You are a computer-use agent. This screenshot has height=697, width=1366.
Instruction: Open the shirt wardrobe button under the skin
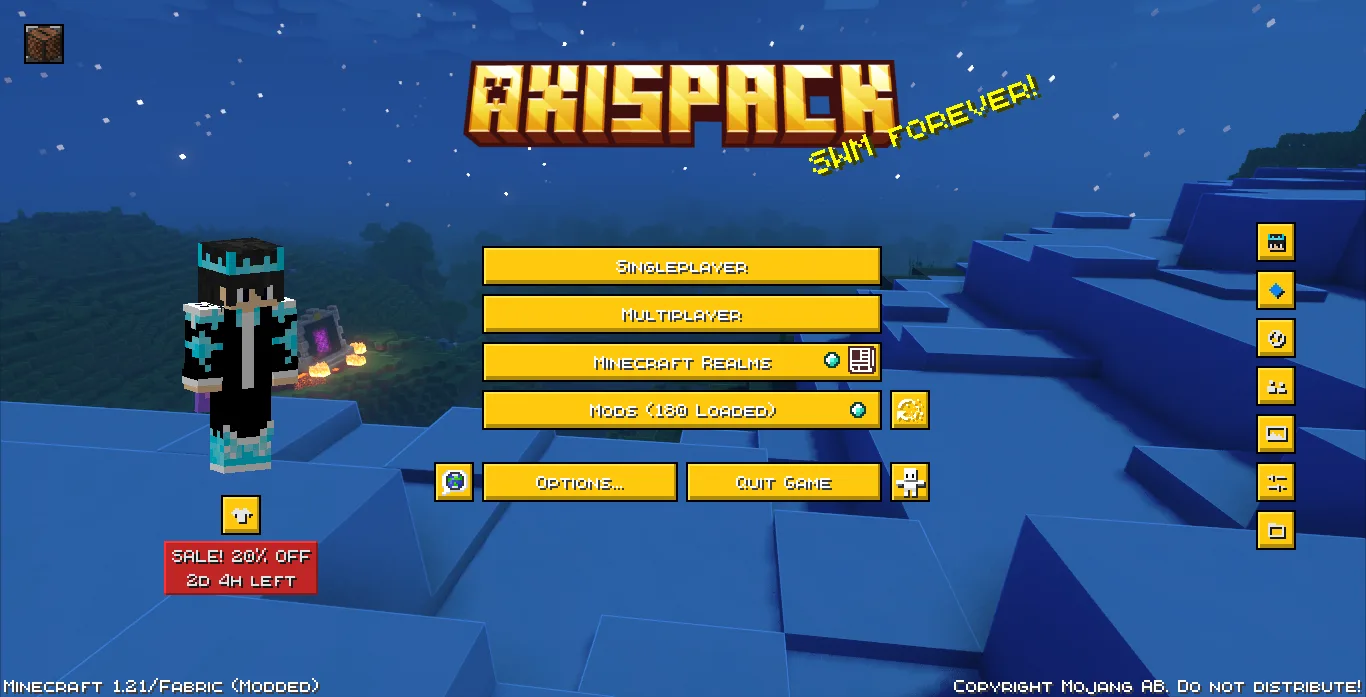pos(241,515)
